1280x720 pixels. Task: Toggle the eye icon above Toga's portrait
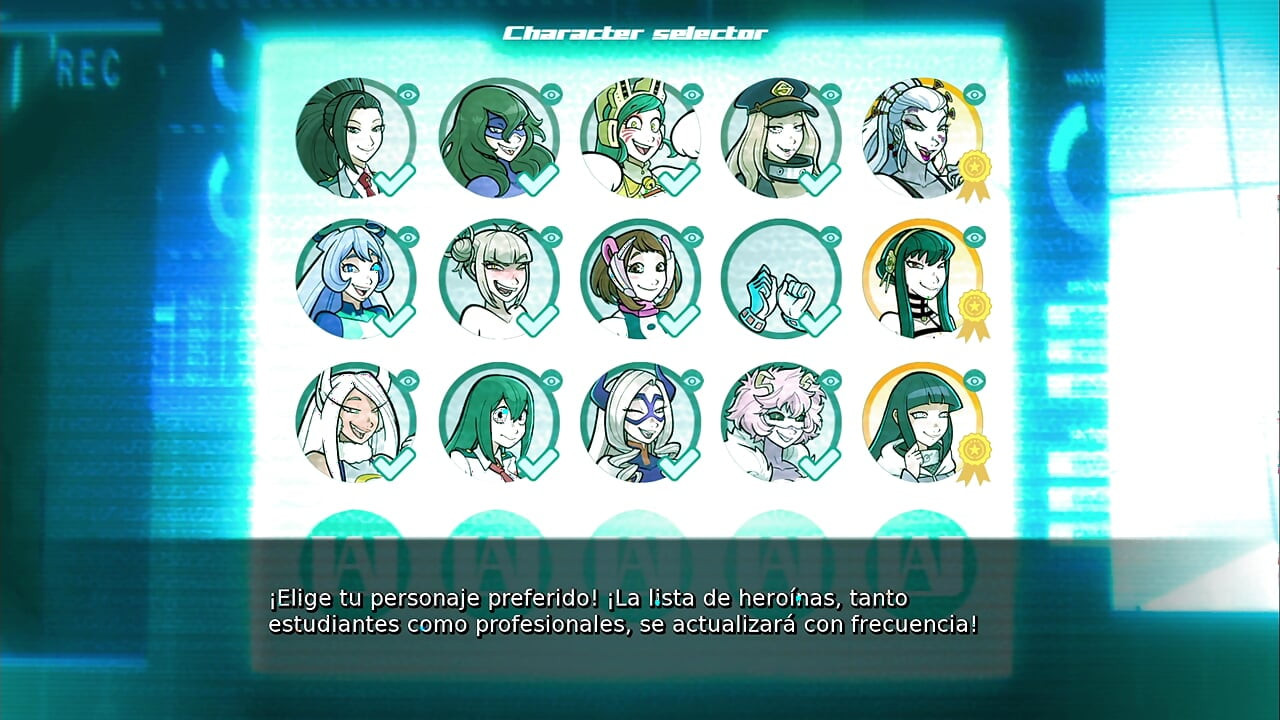549,237
